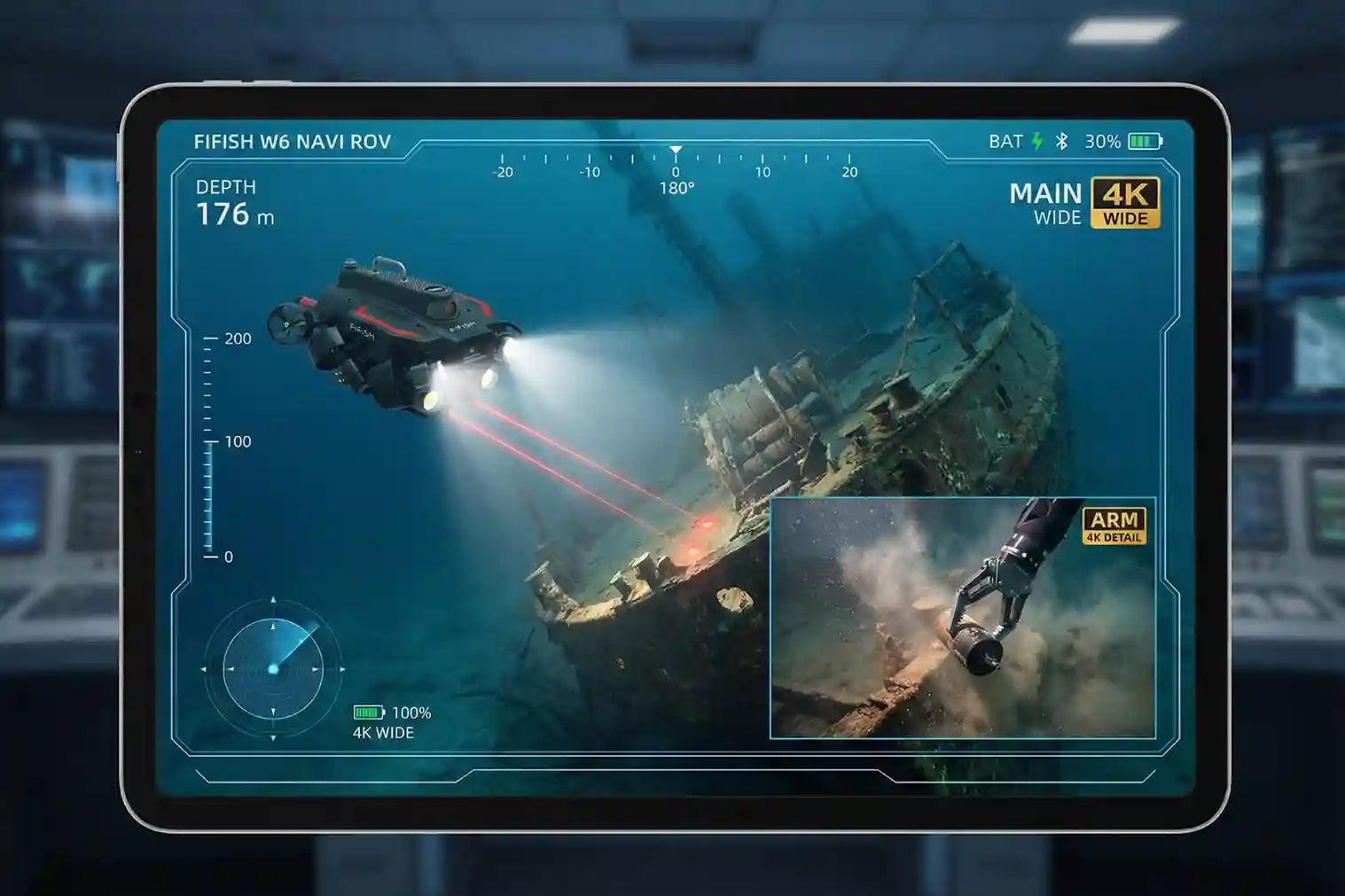Tap the Bluetooth status icon
The image size is (1345, 896).
point(1060,139)
